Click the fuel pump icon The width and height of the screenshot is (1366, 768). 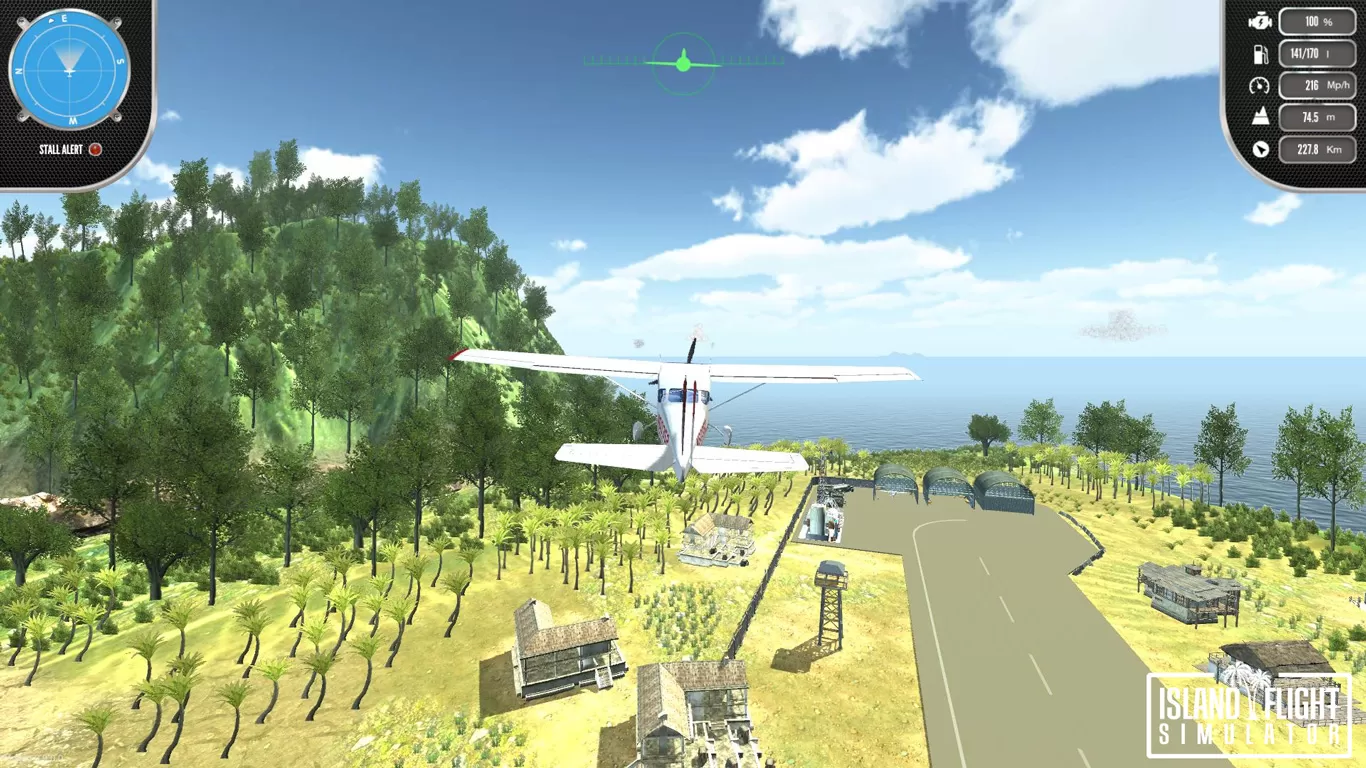(1261, 53)
